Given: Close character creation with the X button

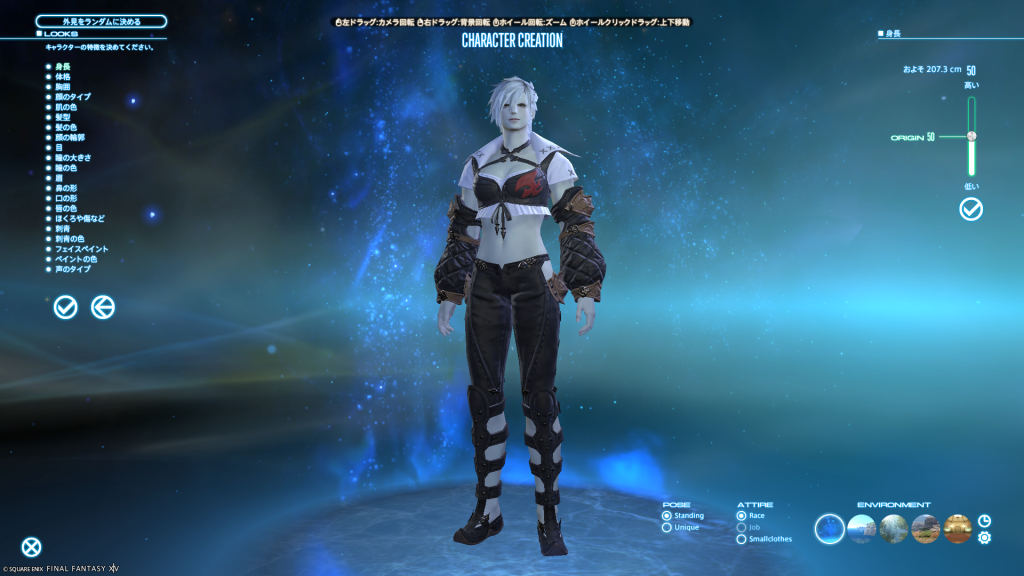Looking at the screenshot, I should coord(32,546).
